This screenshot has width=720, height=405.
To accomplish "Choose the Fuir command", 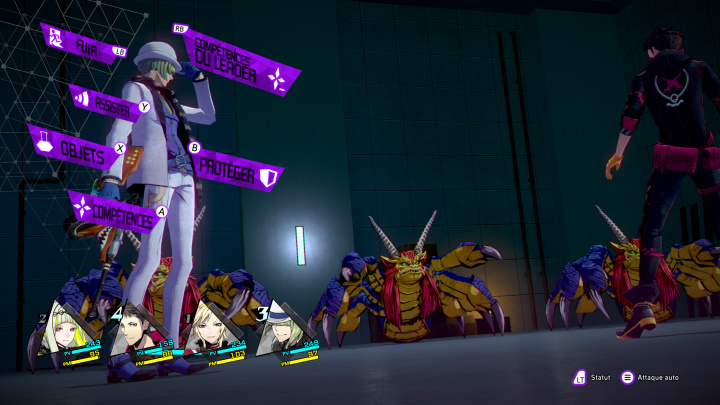I will coord(84,45).
